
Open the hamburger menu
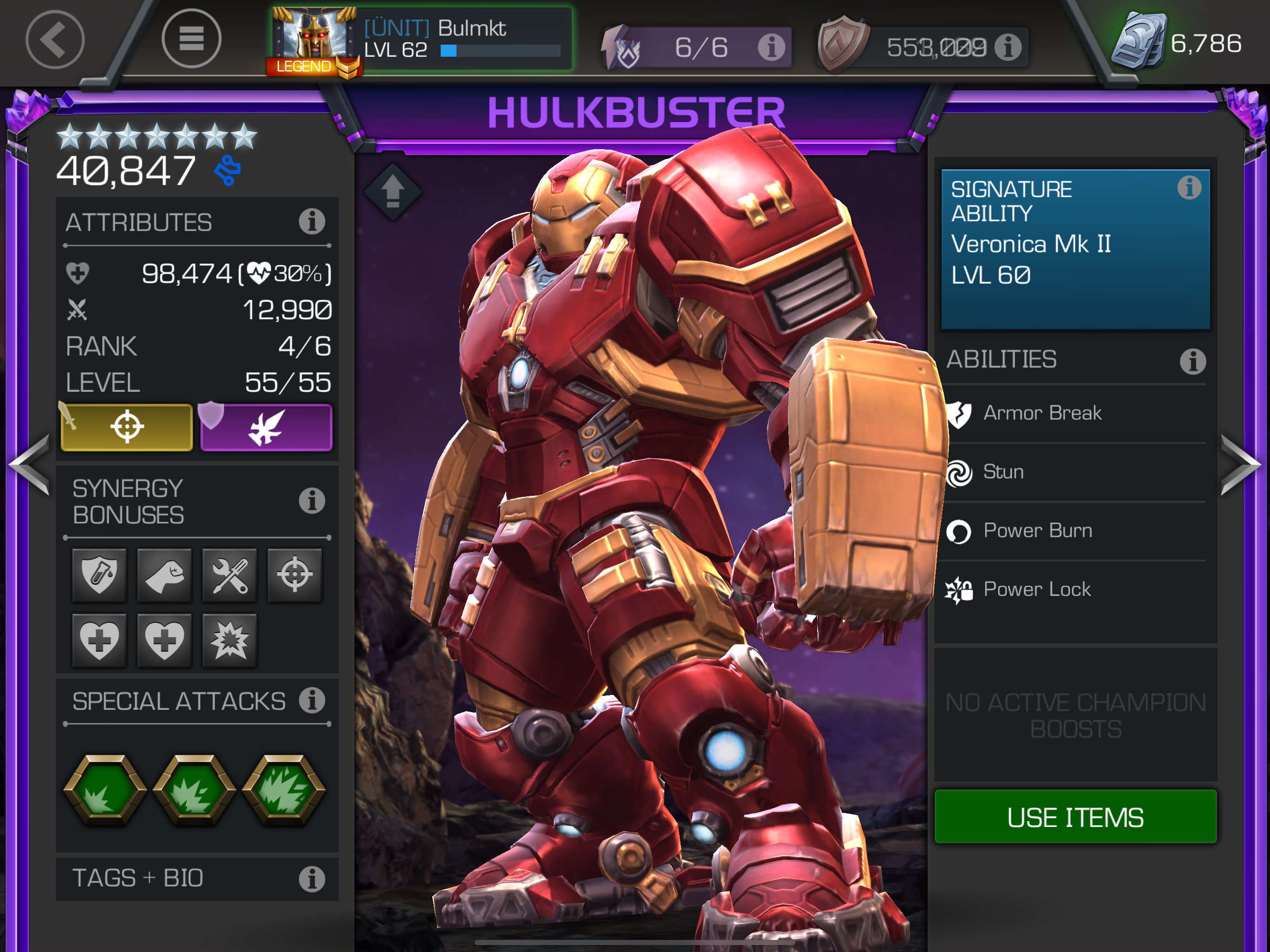[191, 39]
